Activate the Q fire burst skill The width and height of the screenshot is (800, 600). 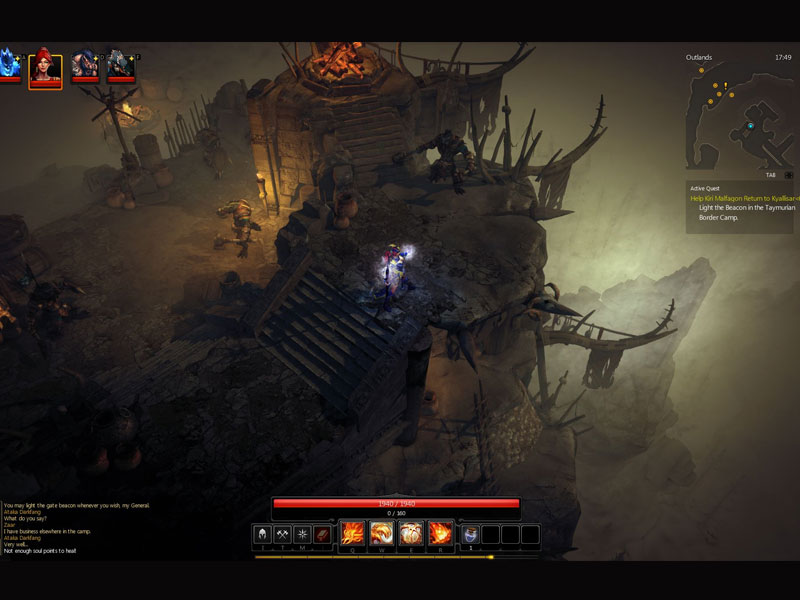click(x=352, y=533)
